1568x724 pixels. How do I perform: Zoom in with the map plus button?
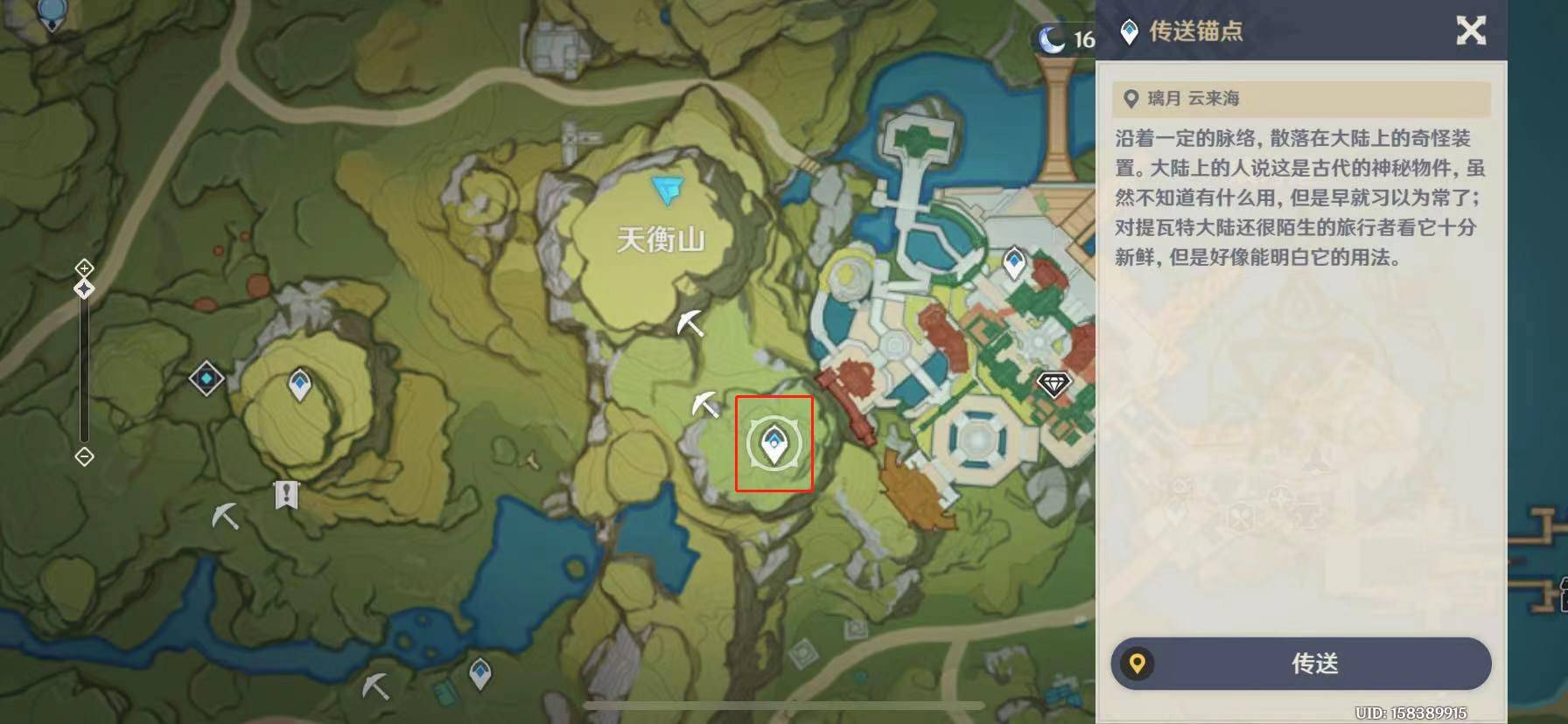84,267
